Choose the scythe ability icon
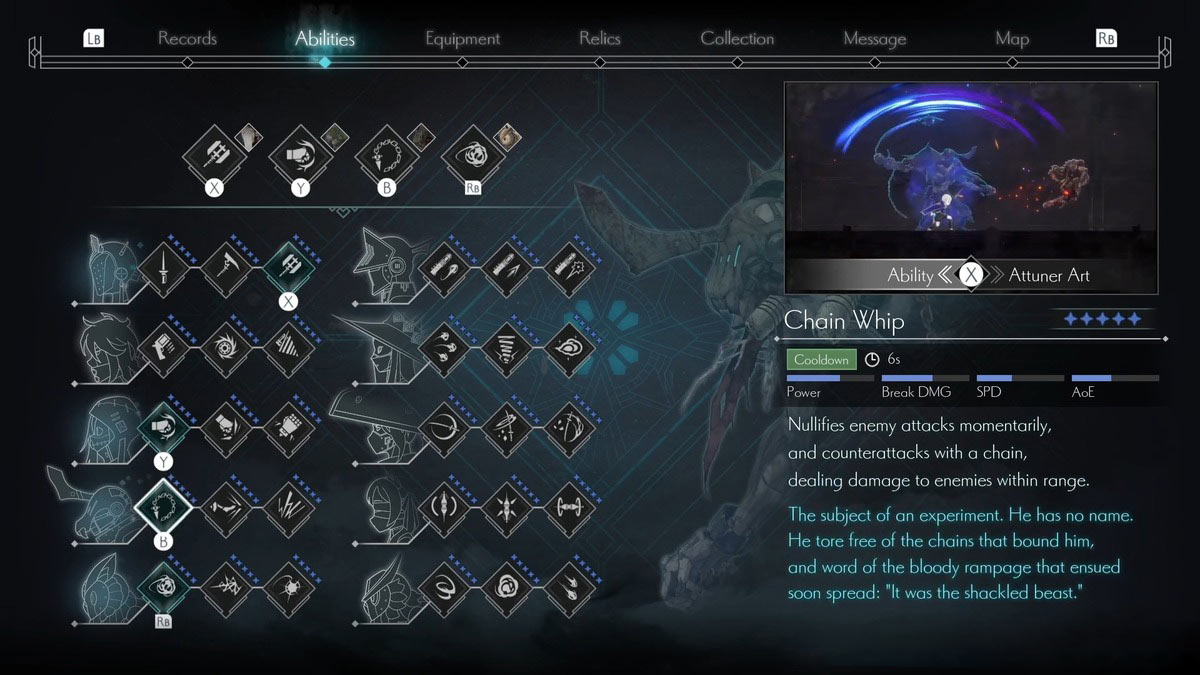The image size is (1200, 675). [225, 267]
